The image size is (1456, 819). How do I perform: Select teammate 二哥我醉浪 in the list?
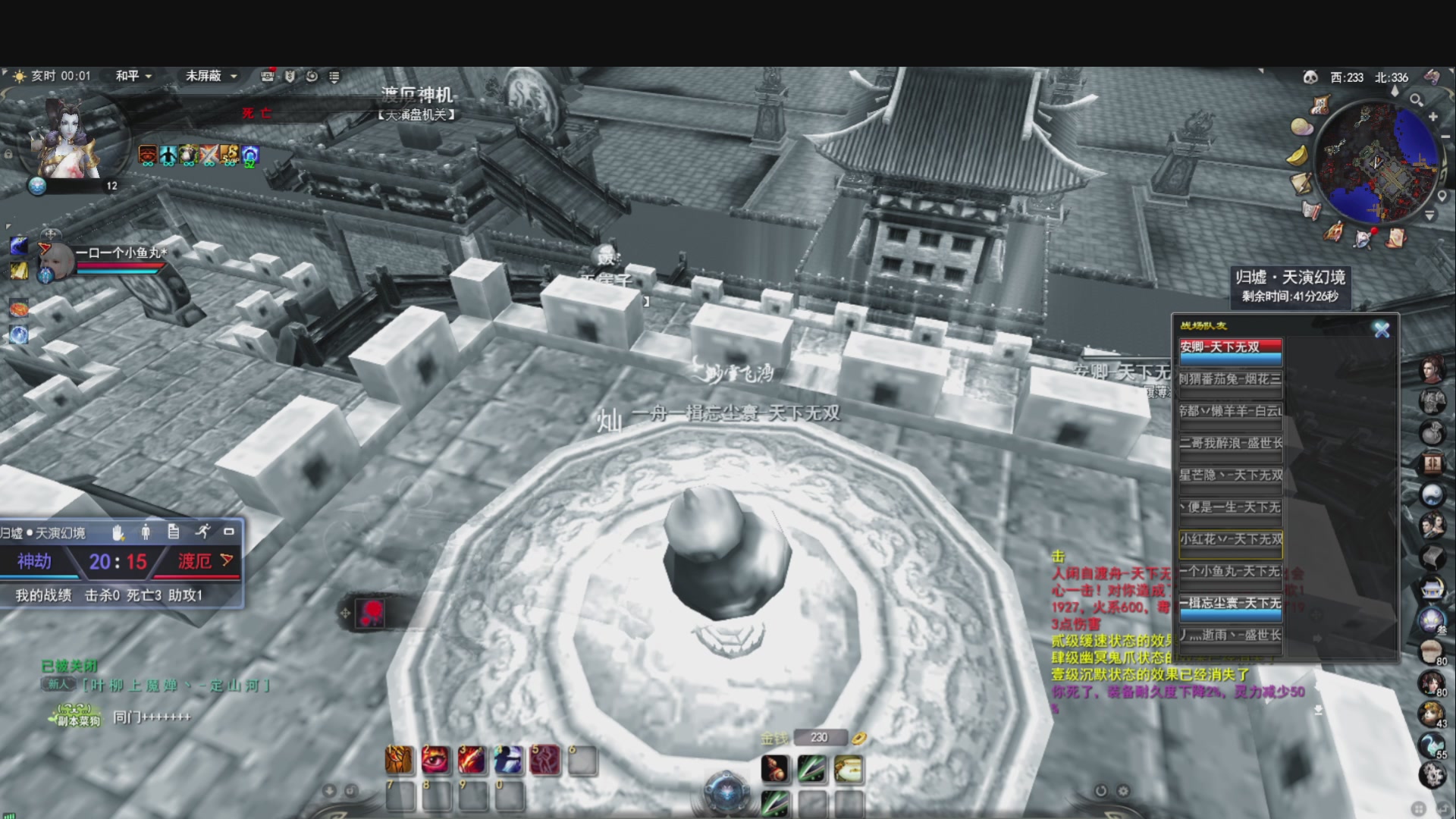coord(1230,444)
